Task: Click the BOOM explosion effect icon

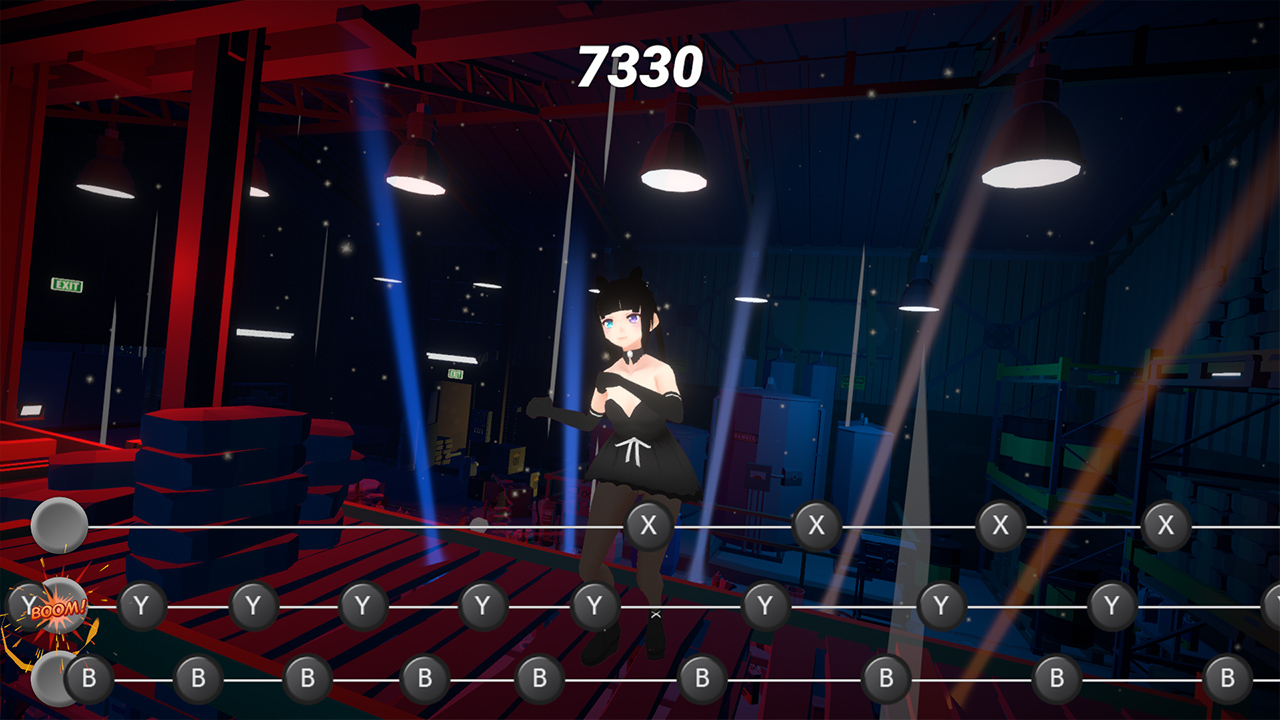Action: pyautogui.click(x=58, y=610)
